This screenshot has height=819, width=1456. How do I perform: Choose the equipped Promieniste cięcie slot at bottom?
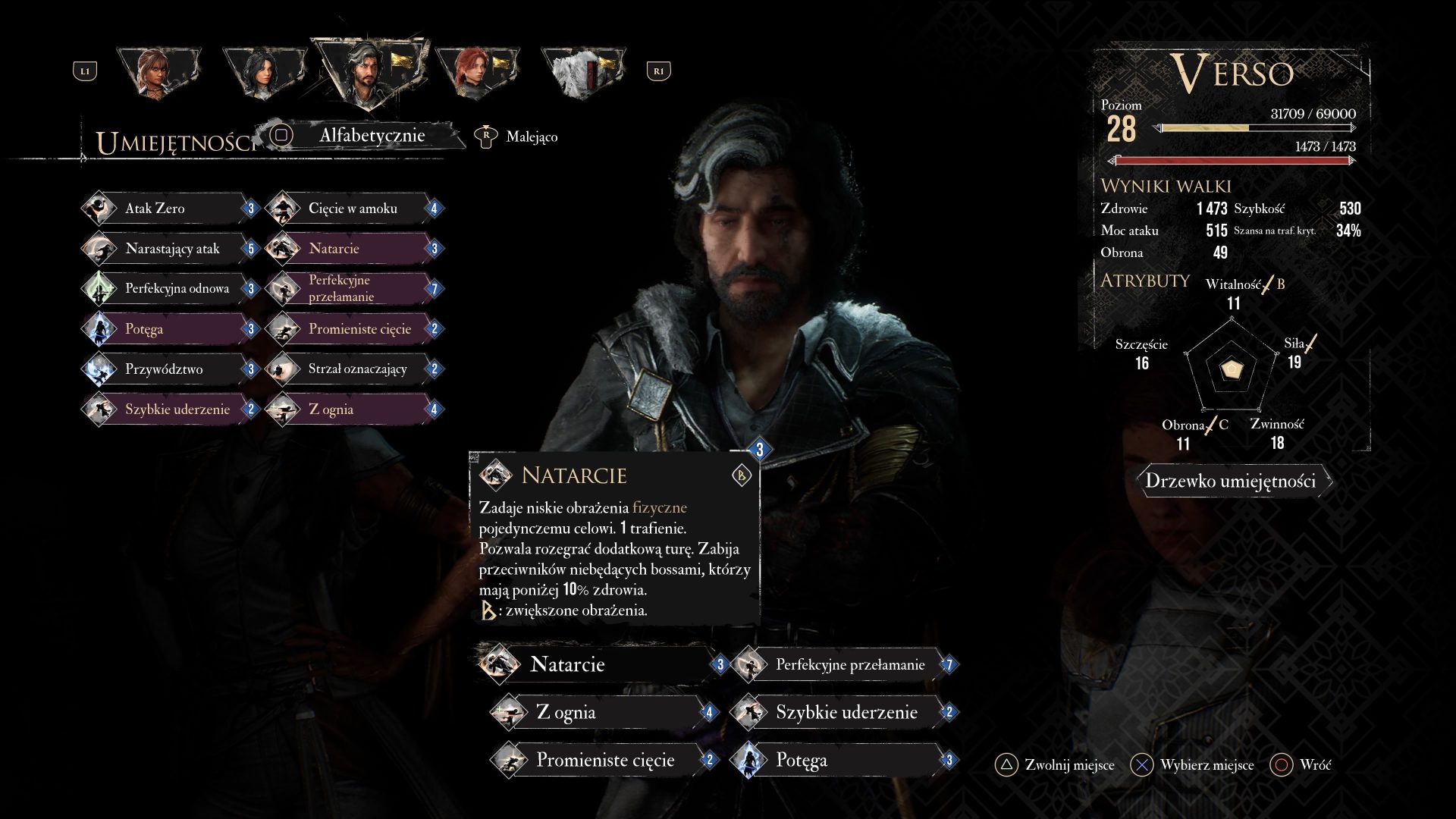[x=603, y=761]
